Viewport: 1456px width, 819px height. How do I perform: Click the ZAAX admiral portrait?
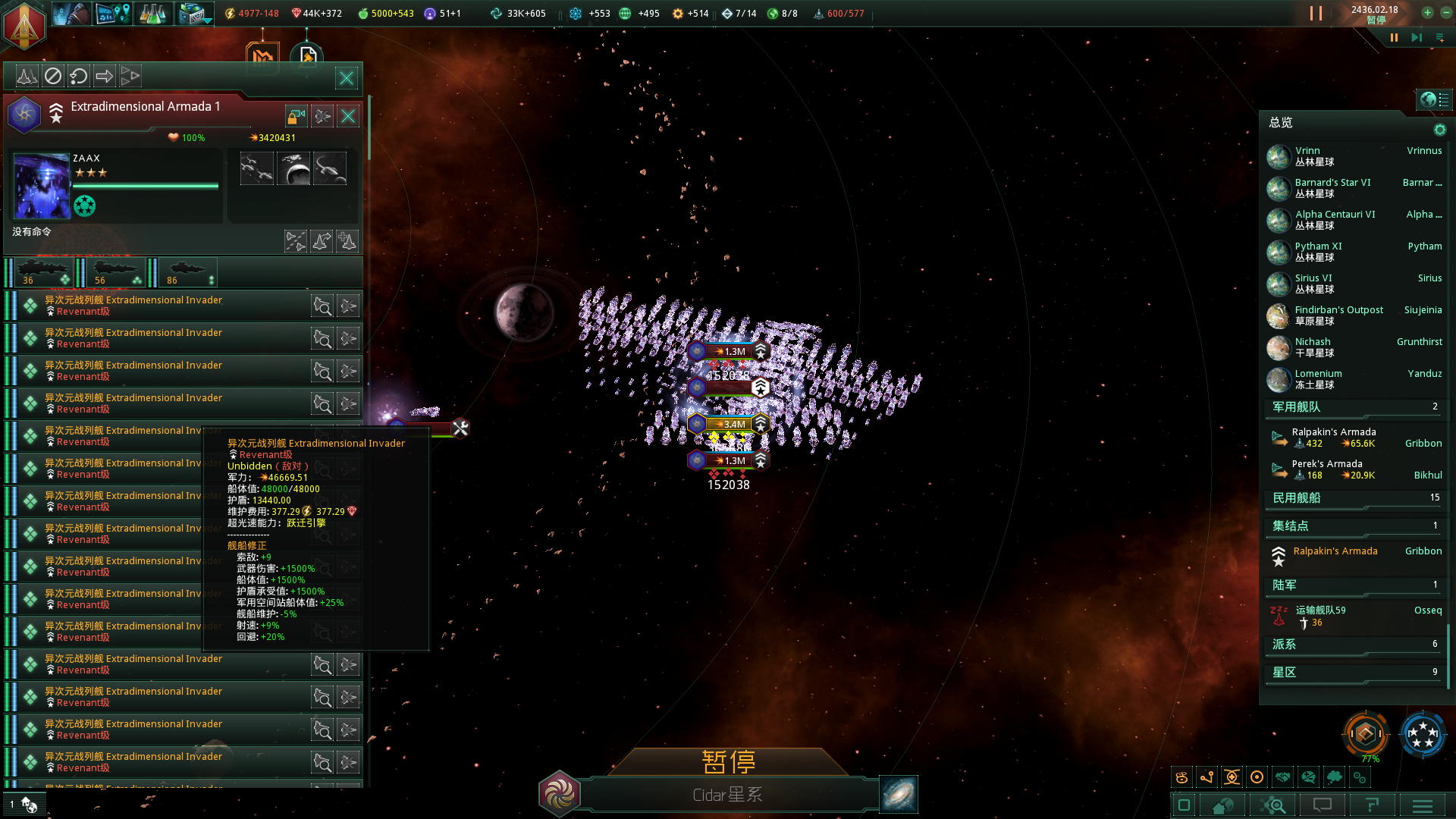click(42, 186)
